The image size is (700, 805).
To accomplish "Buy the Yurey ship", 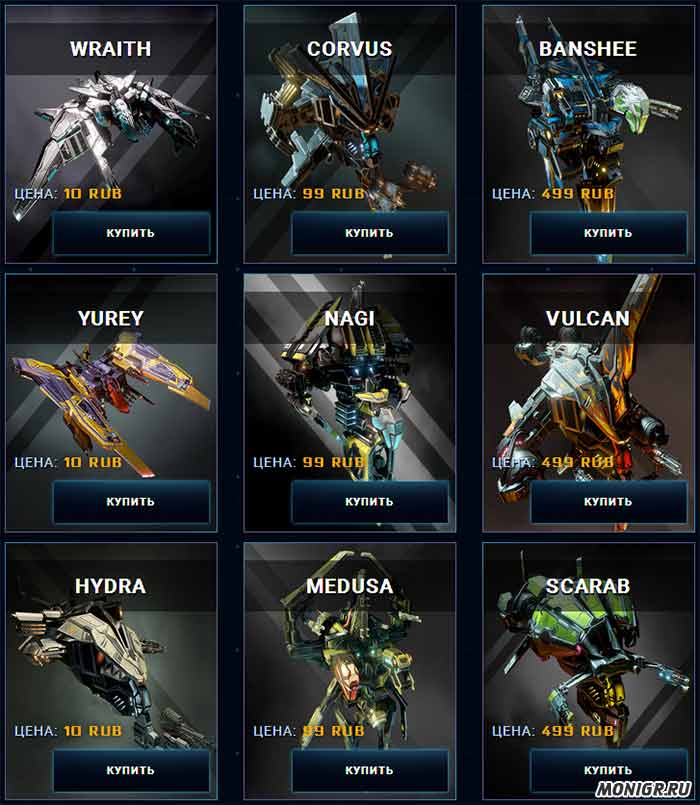I will (131, 502).
